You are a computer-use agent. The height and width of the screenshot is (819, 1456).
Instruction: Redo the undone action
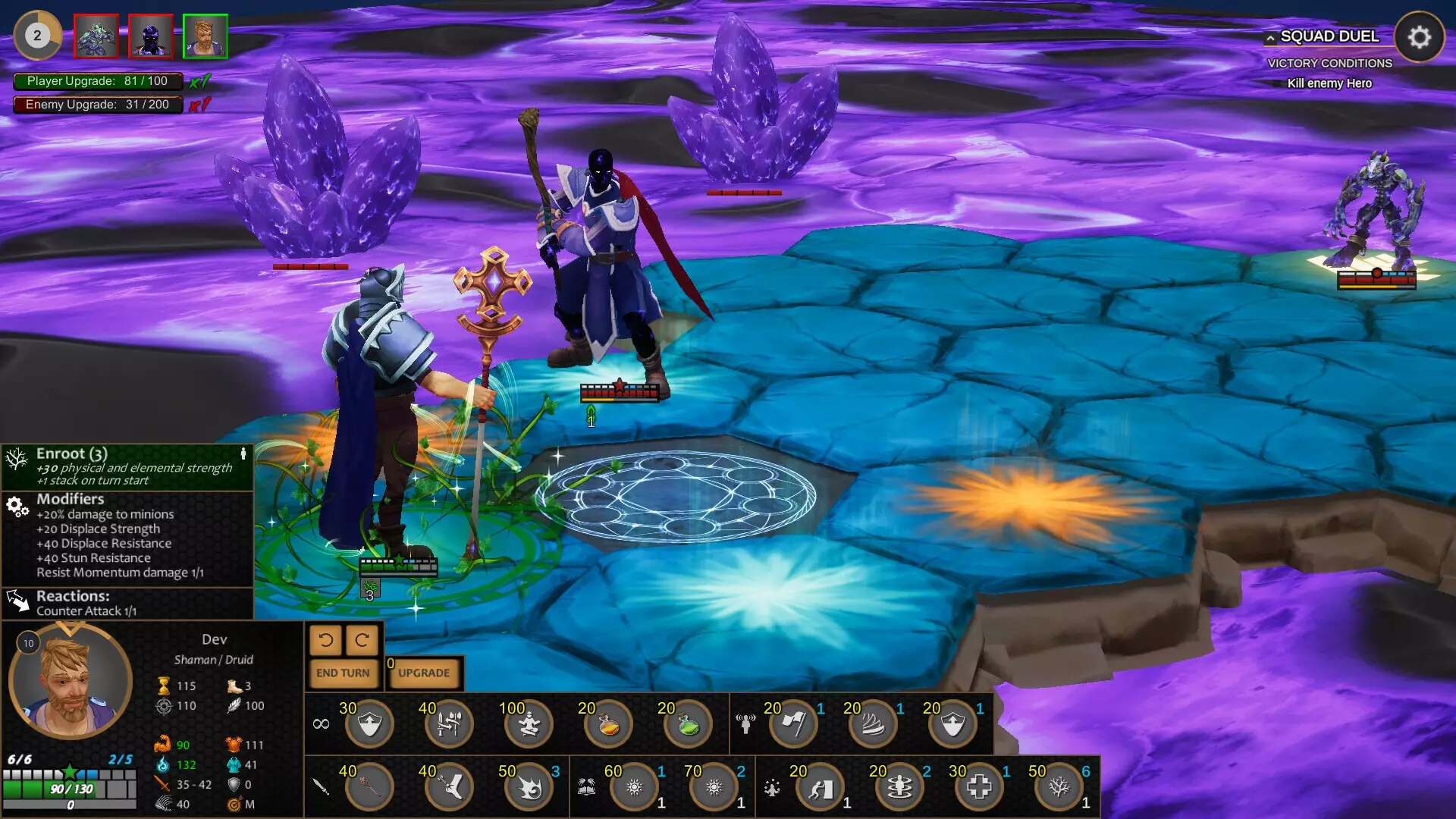pyautogui.click(x=362, y=641)
